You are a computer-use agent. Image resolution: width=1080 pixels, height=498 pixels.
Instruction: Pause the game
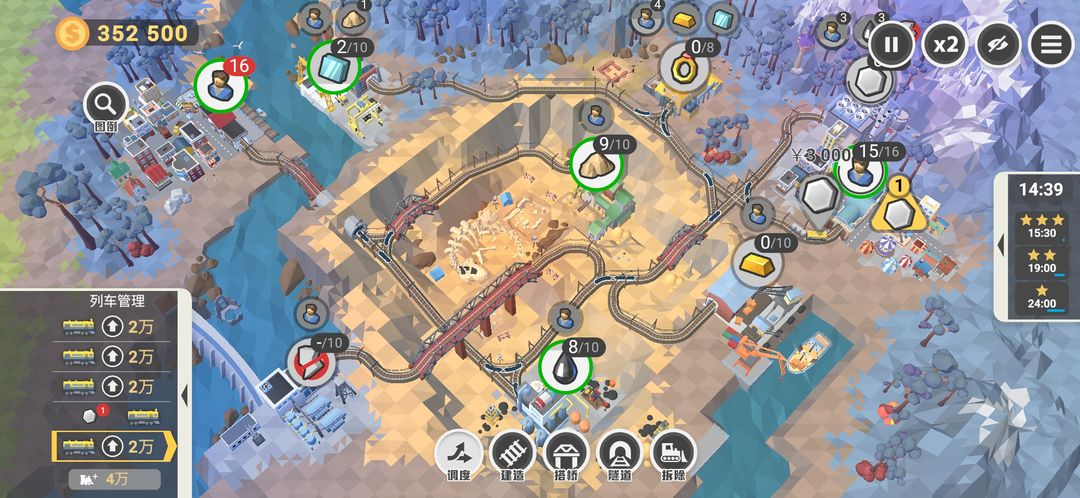pyautogui.click(x=891, y=44)
